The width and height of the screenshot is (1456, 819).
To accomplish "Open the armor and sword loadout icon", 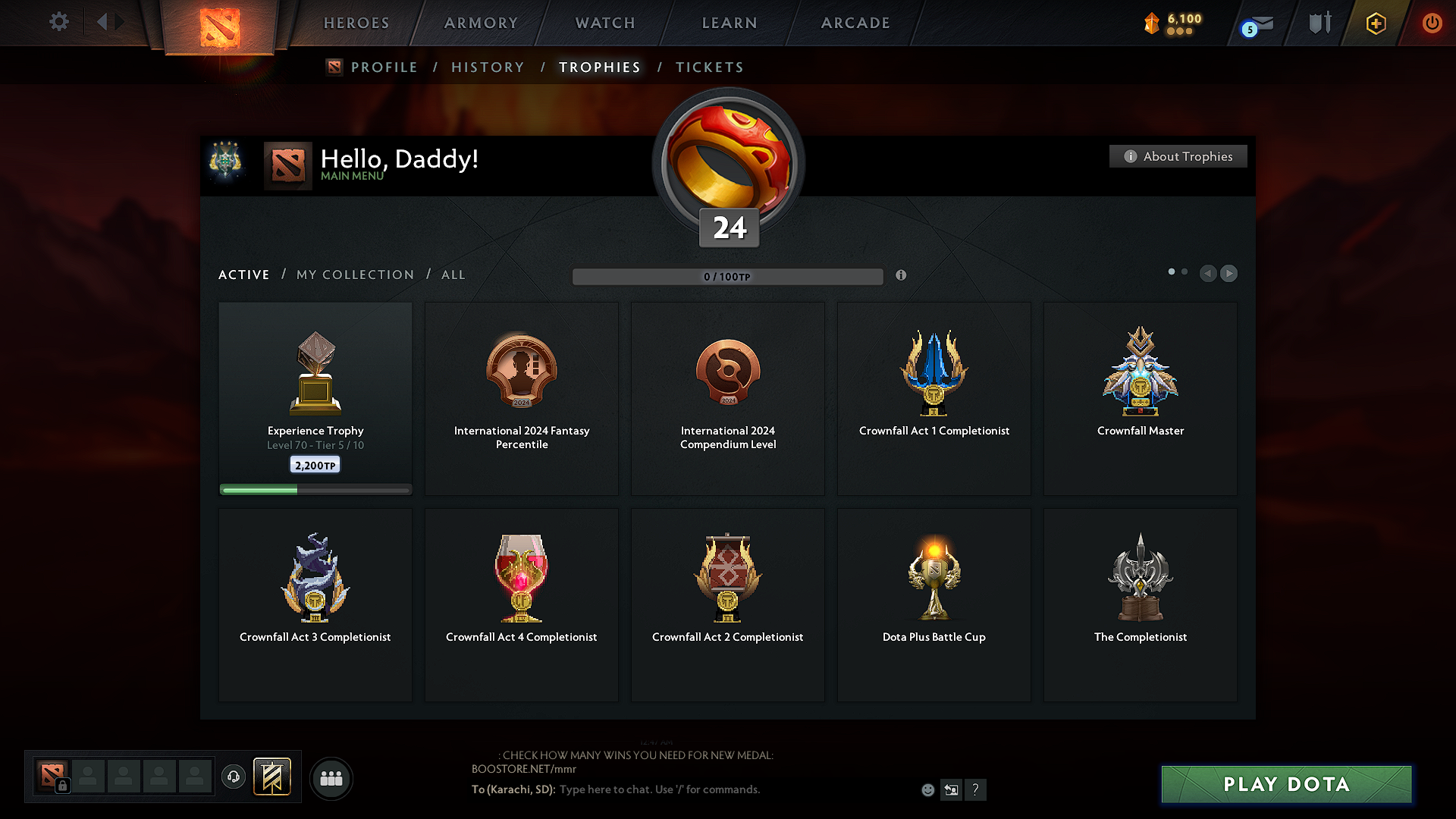I will (x=1318, y=23).
